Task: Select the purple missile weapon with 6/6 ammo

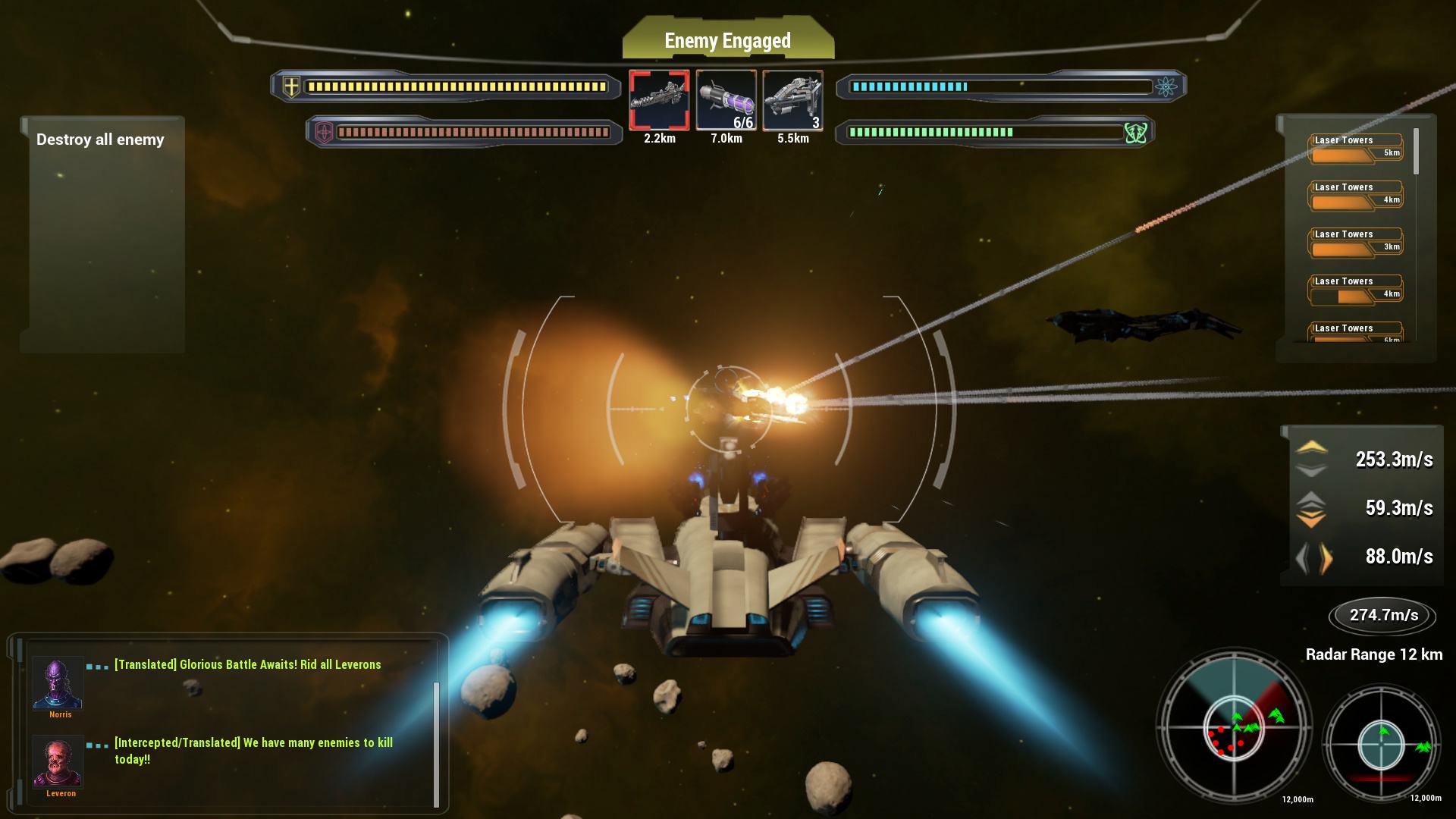Action: pyautogui.click(x=726, y=100)
